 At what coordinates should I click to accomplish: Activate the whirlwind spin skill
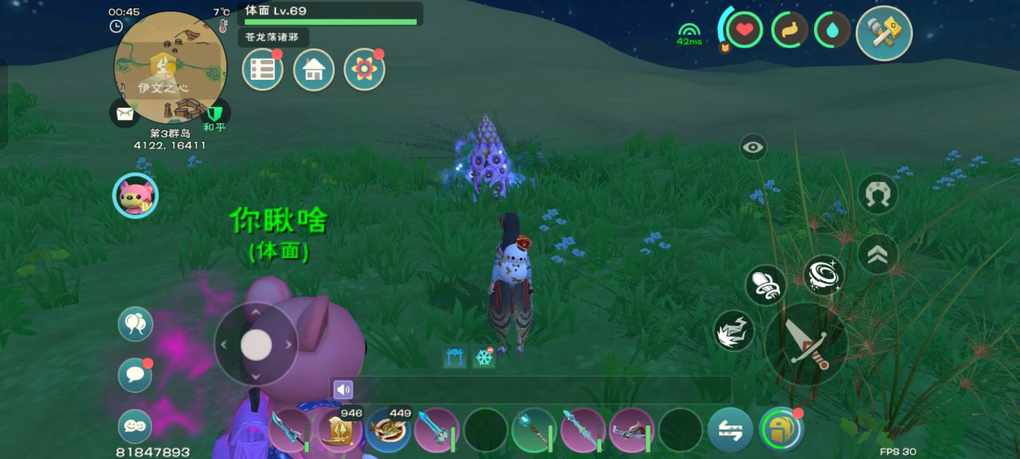[823, 275]
